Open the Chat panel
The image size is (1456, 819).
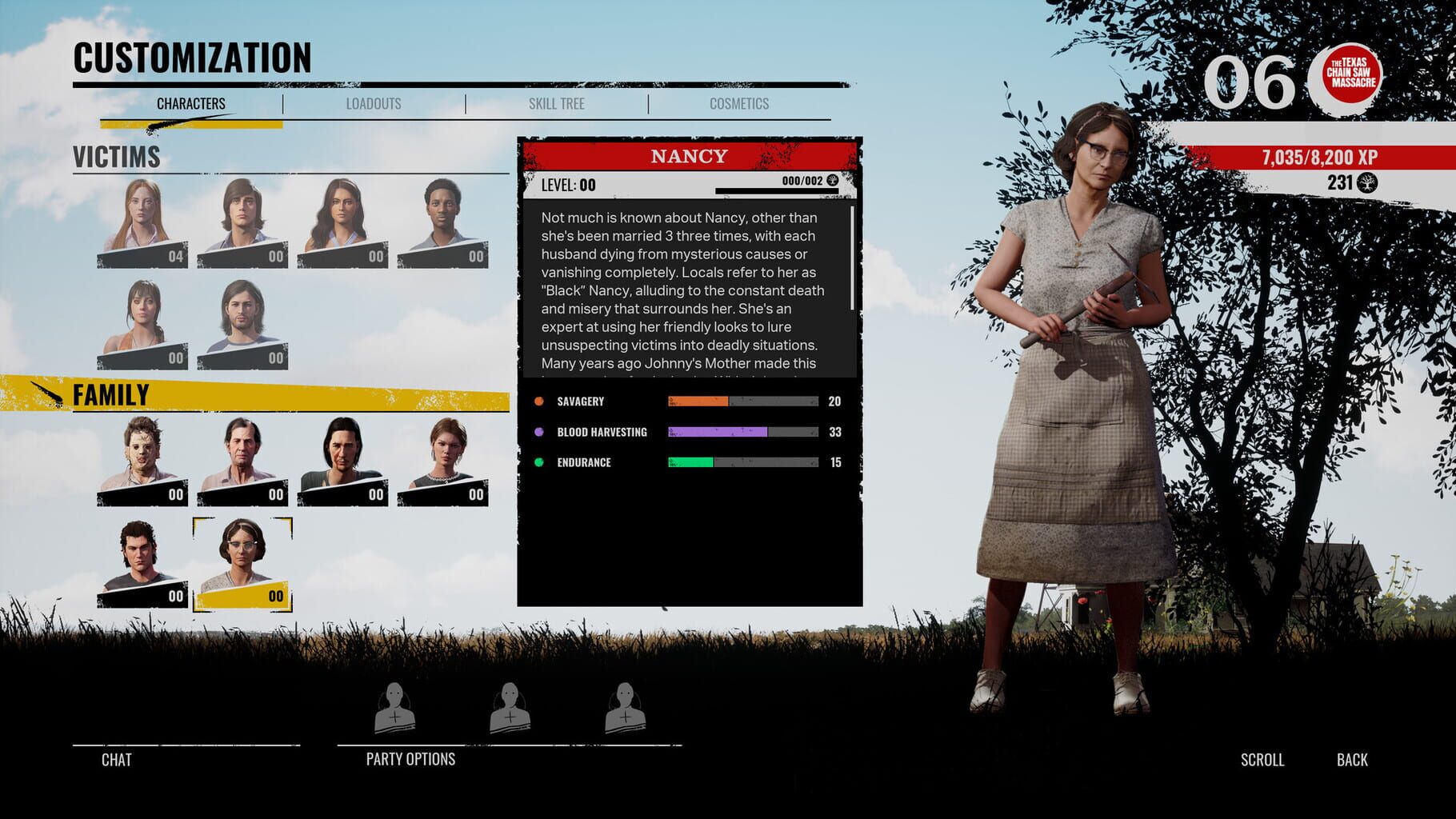117,760
